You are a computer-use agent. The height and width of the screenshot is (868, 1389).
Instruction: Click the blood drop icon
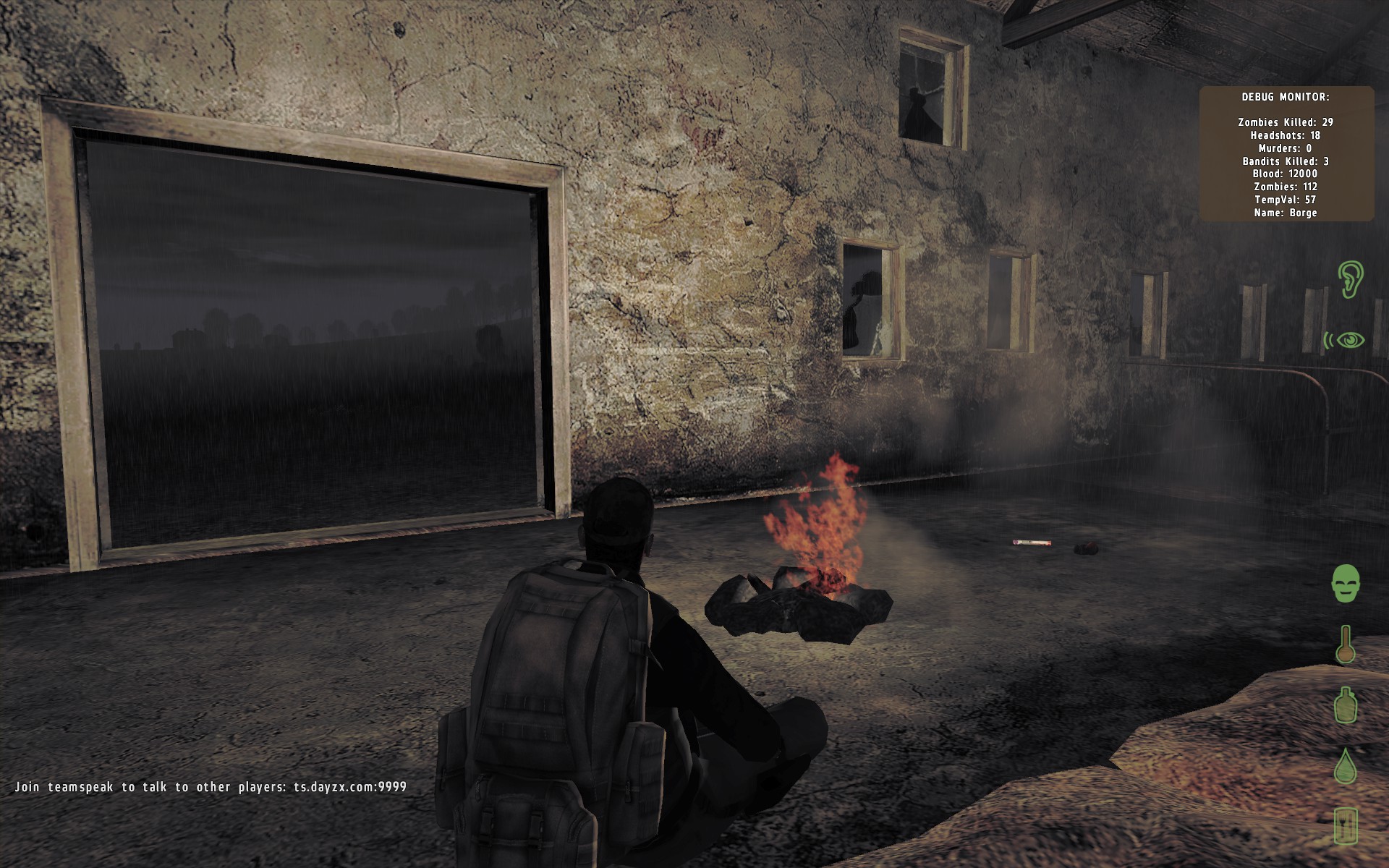tap(1345, 765)
